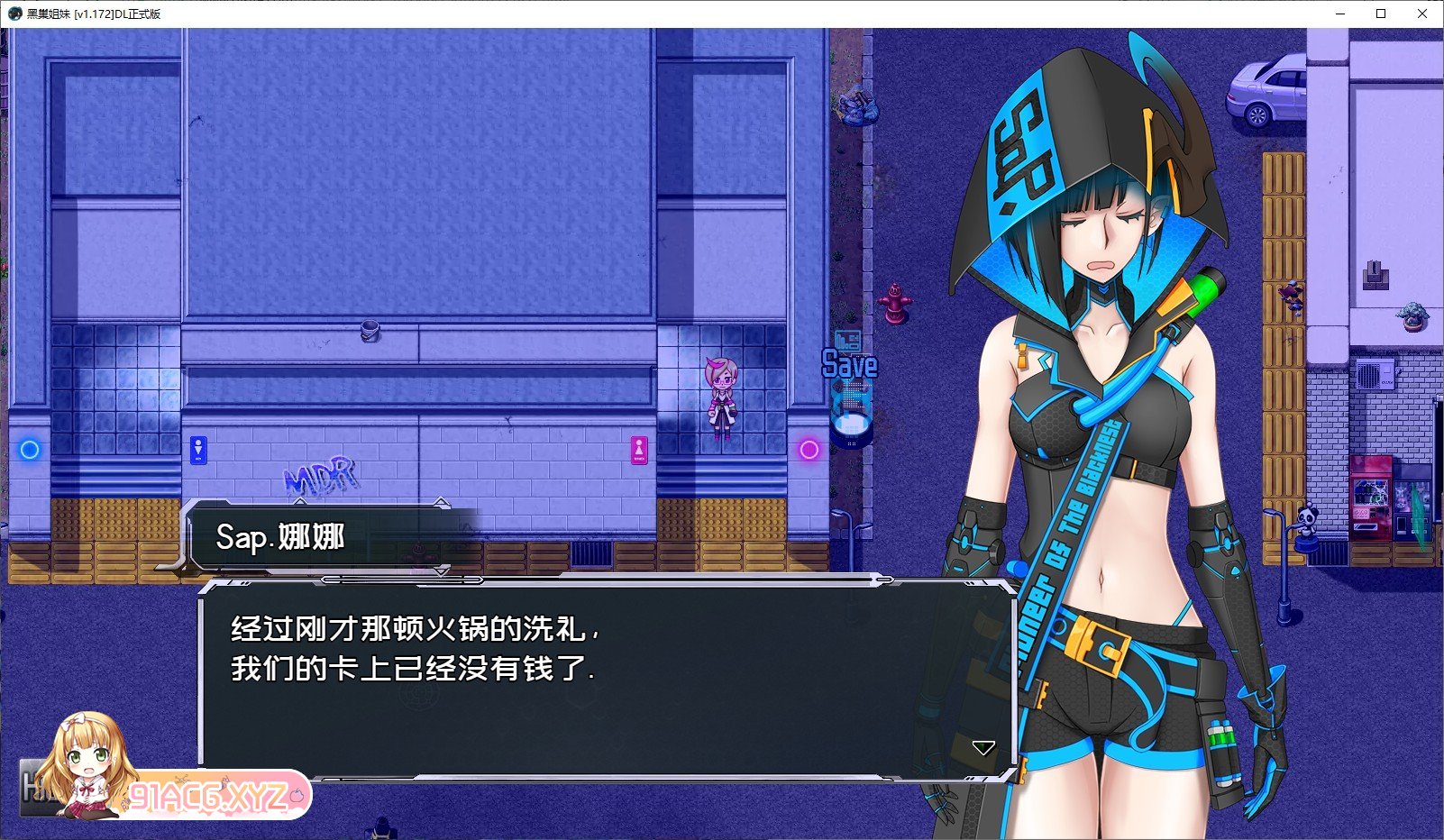Close the game window
The width and height of the screenshot is (1444, 840).
pyautogui.click(x=1422, y=14)
